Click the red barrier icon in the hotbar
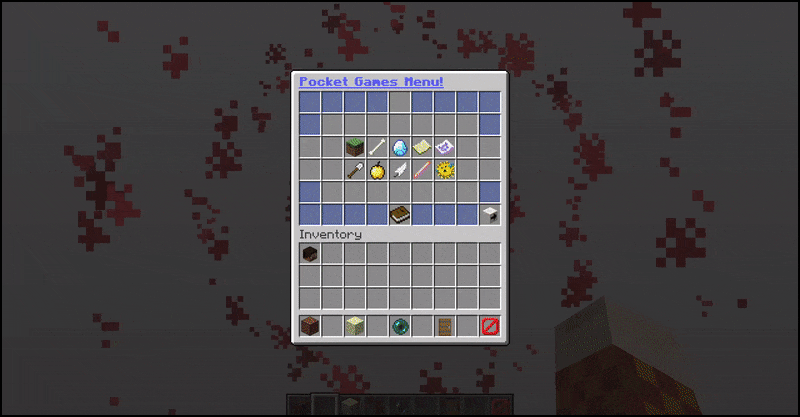800x417 pixels. (x=489, y=326)
